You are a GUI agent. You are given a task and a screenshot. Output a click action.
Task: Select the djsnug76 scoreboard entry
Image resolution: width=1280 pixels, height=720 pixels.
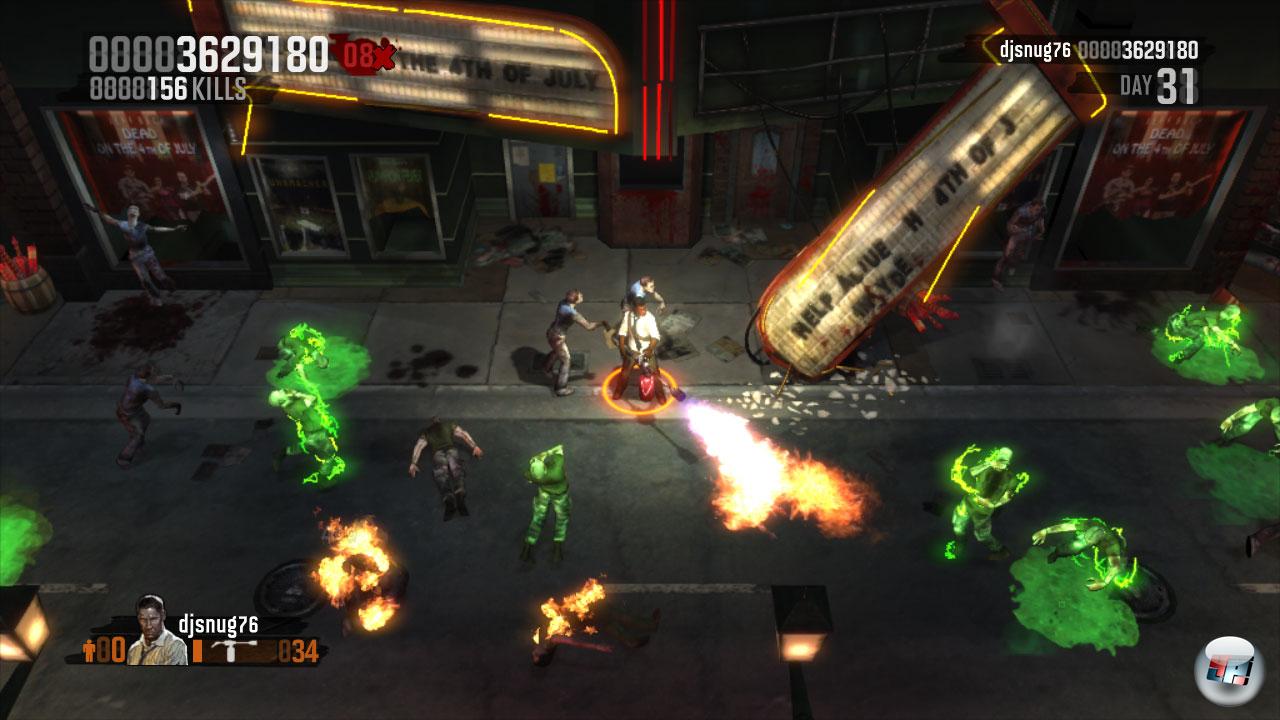[1097, 50]
